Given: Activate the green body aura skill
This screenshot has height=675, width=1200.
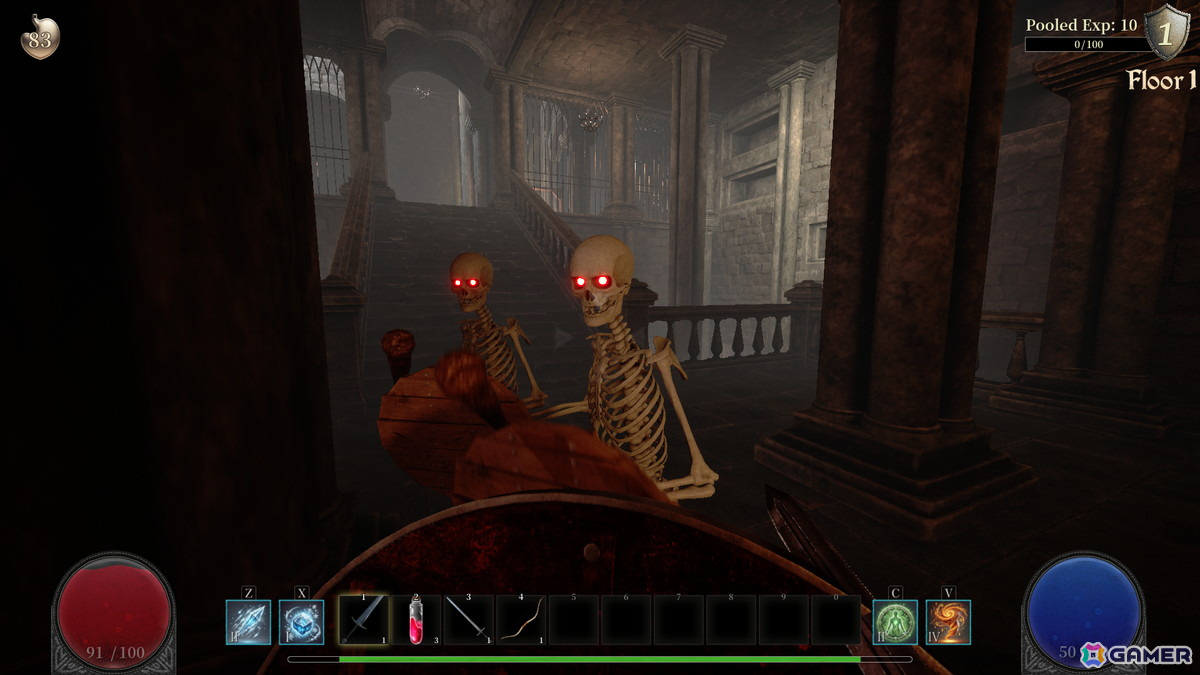Looking at the screenshot, I should click(895, 621).
